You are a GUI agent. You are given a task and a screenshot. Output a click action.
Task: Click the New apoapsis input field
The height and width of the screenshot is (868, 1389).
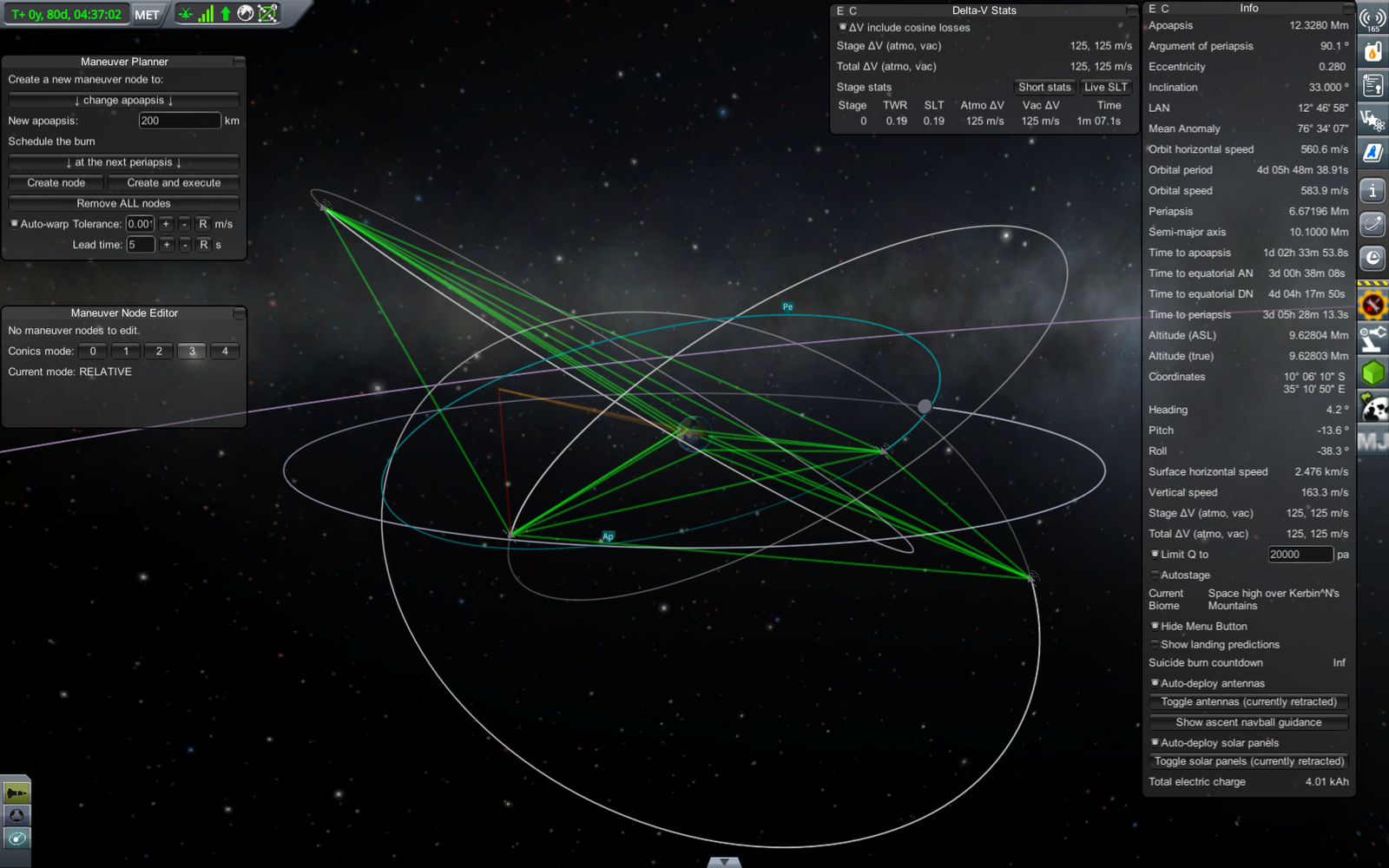(179, 121)
